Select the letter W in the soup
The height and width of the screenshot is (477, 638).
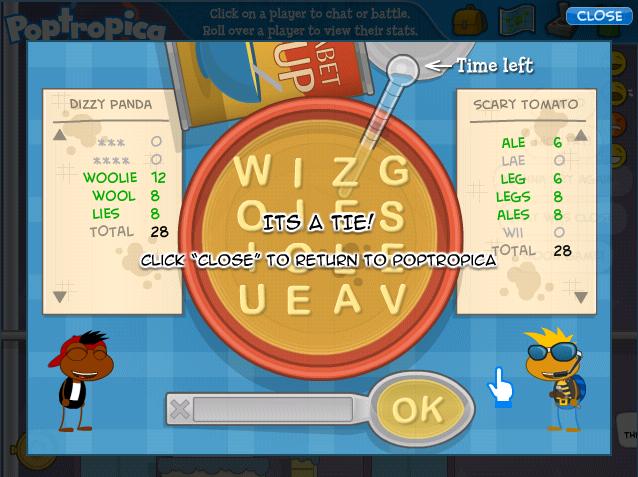point(253,167)
